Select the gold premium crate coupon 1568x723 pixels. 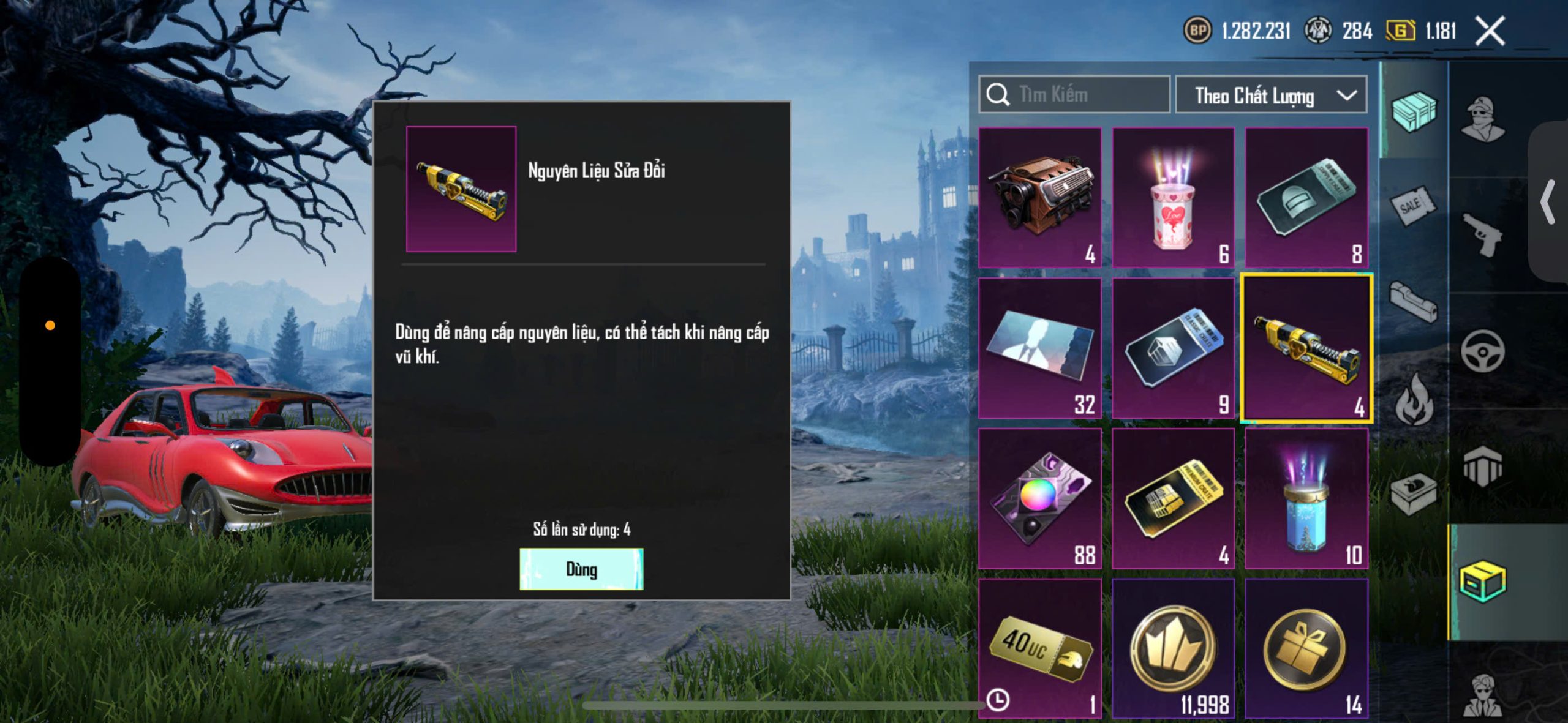click(1172, 498)
